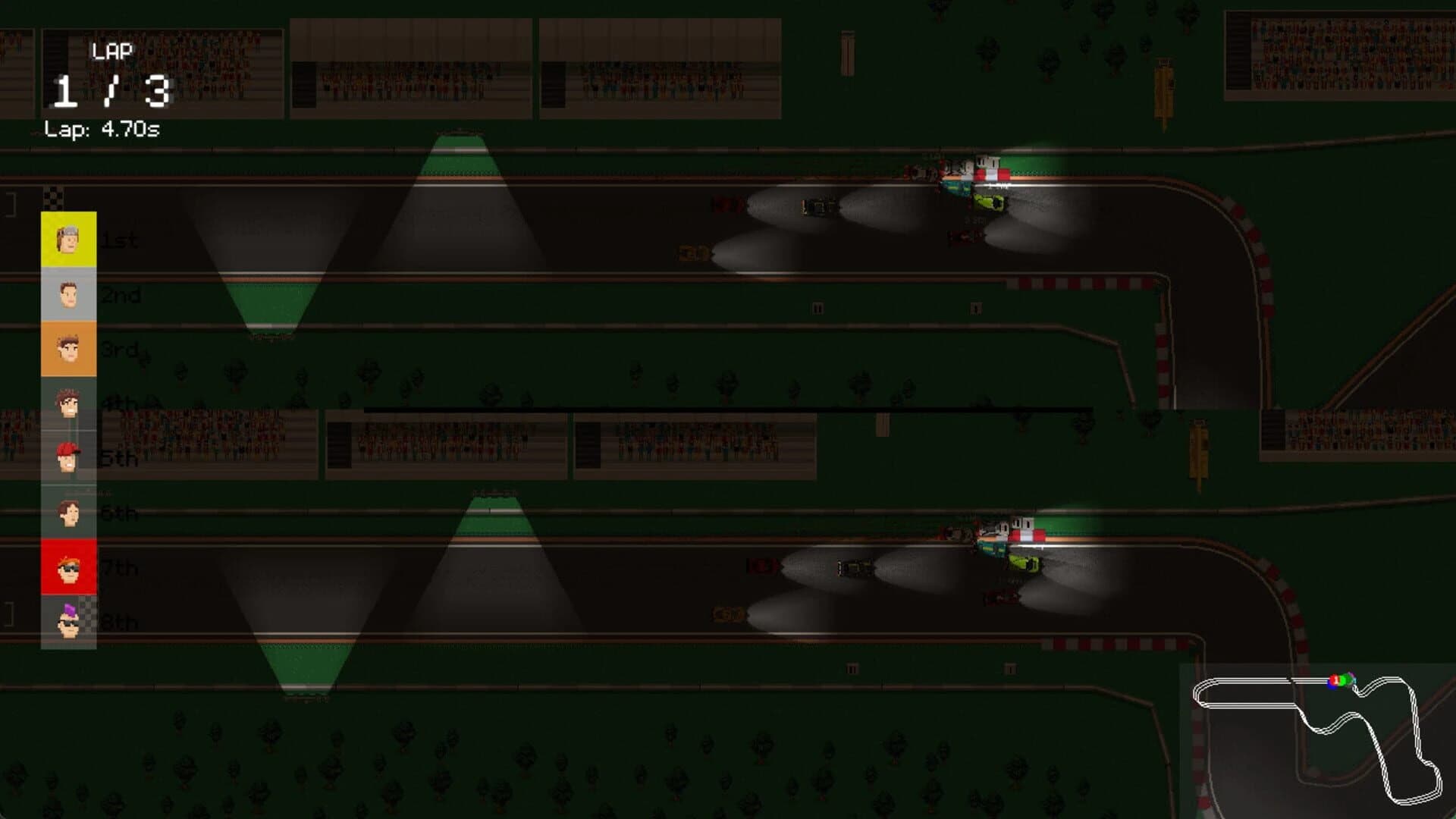The image size is (1456, 819).
Task: Select the sunglasses-wearing 7th place driver
Action: pos(68,569)
